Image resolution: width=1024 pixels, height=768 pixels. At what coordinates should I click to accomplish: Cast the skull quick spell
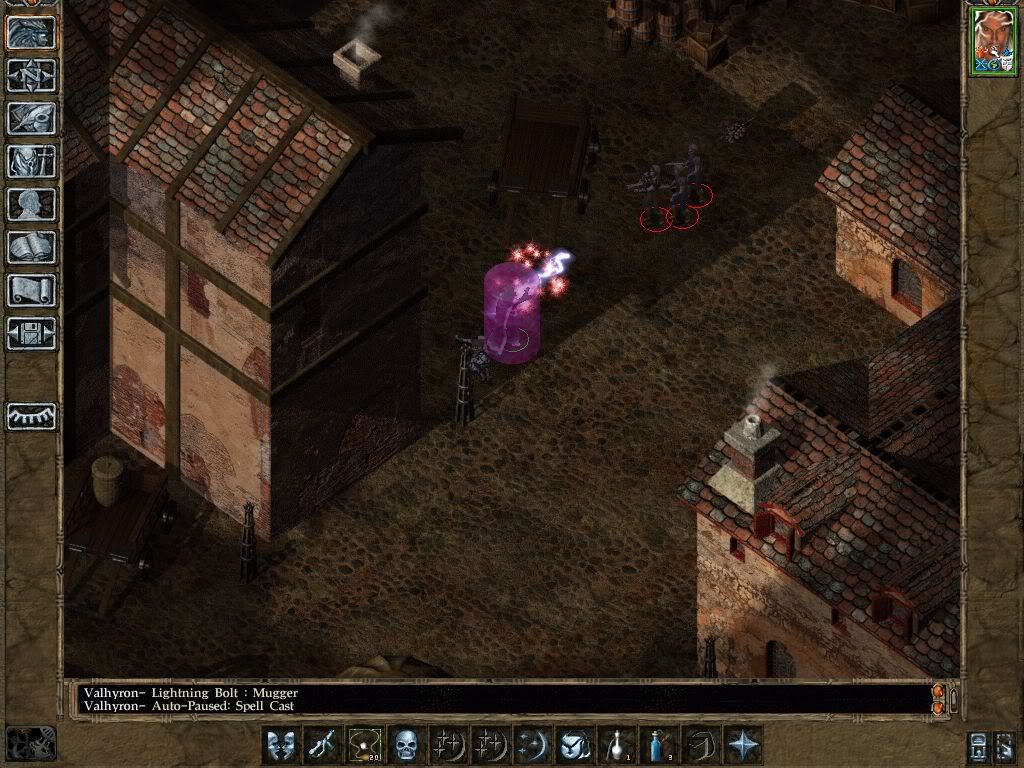tap(404, 745)
